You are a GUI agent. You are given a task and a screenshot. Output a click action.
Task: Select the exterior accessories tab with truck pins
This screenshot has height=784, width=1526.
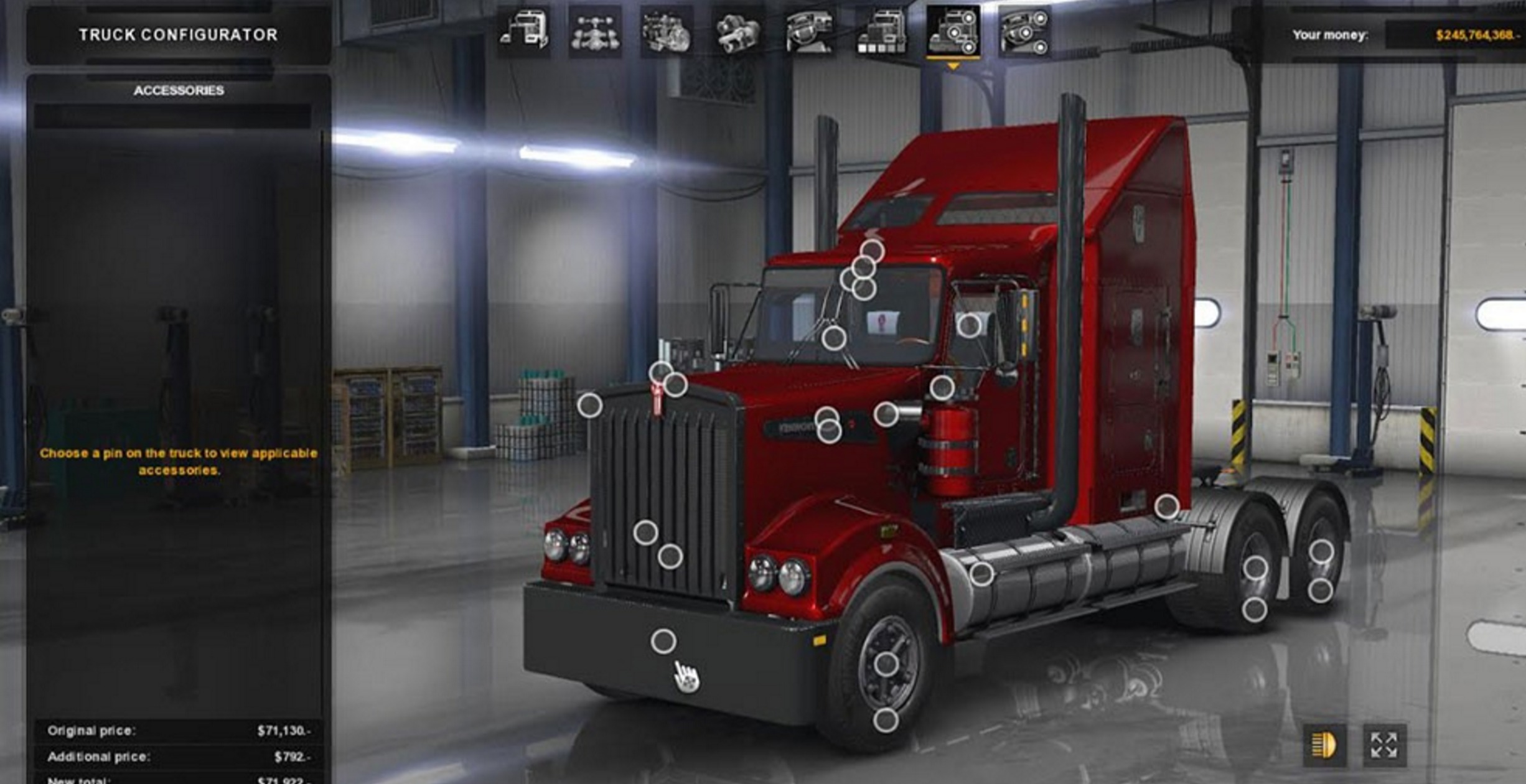[x=952, y=32]
